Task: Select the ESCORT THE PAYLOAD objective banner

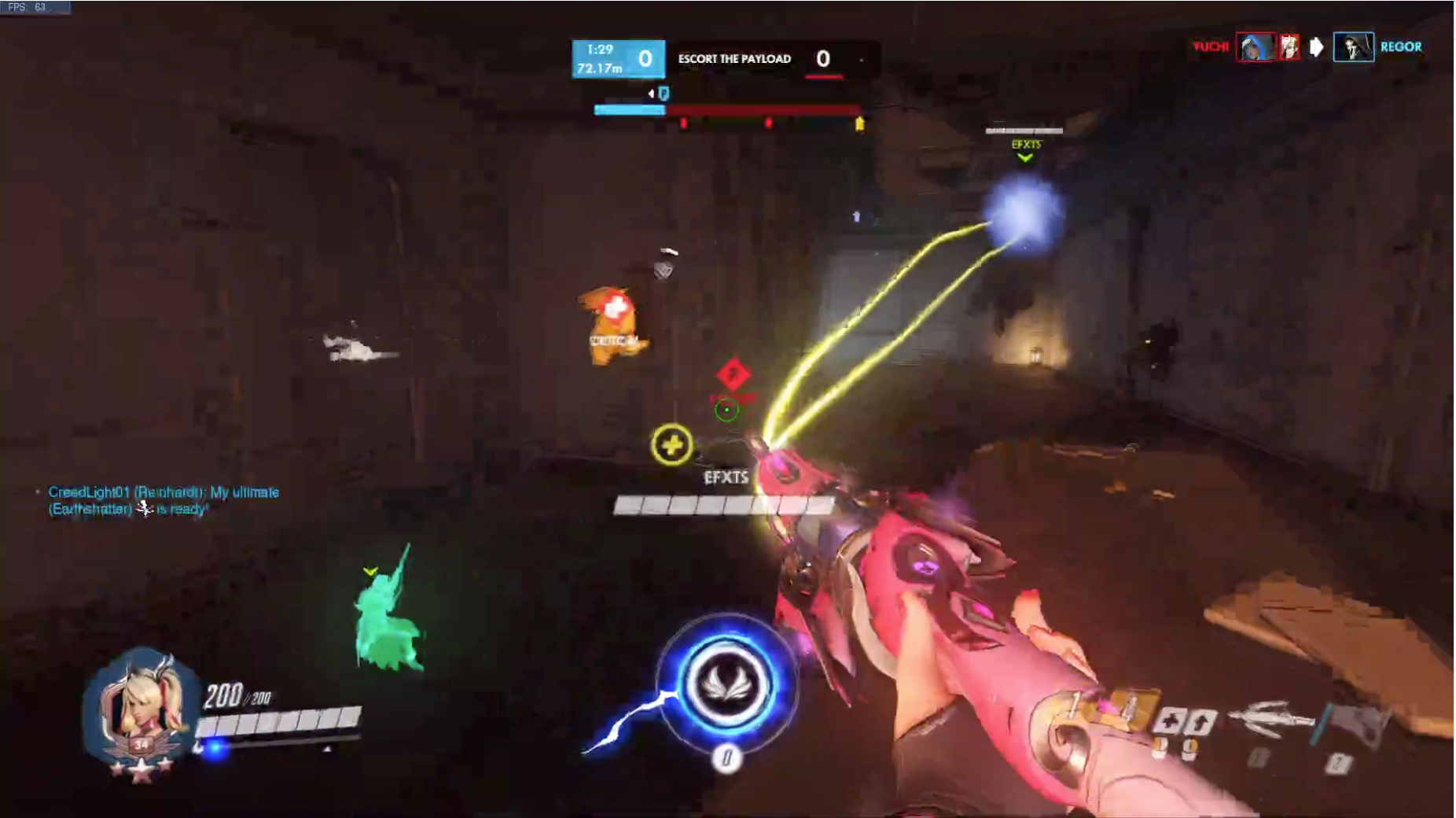Action: pos(734,58)
